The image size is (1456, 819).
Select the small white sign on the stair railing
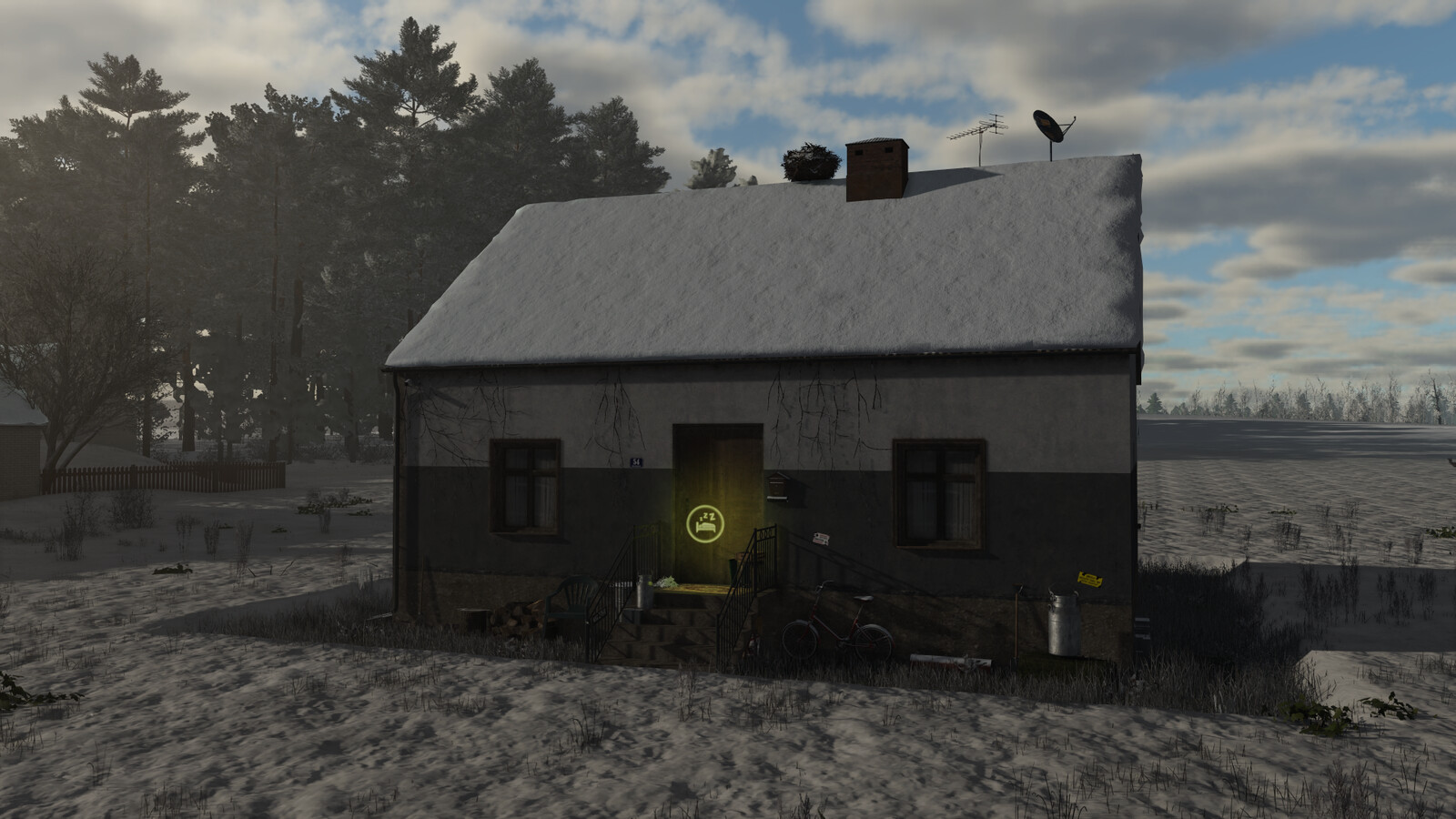pyautogui.click(x=822, y=537)
